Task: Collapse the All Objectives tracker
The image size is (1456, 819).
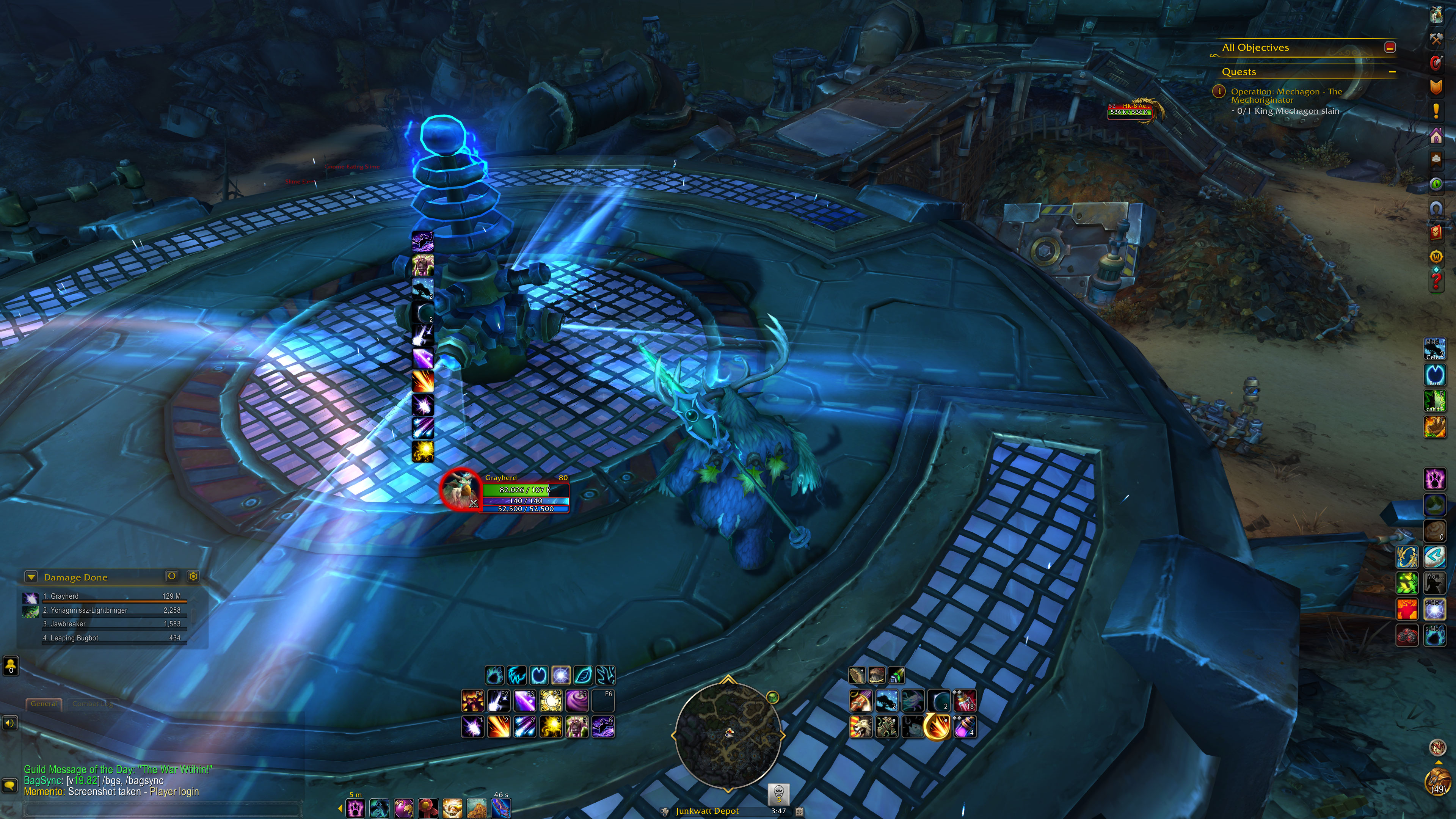Action: (1390, 47)
